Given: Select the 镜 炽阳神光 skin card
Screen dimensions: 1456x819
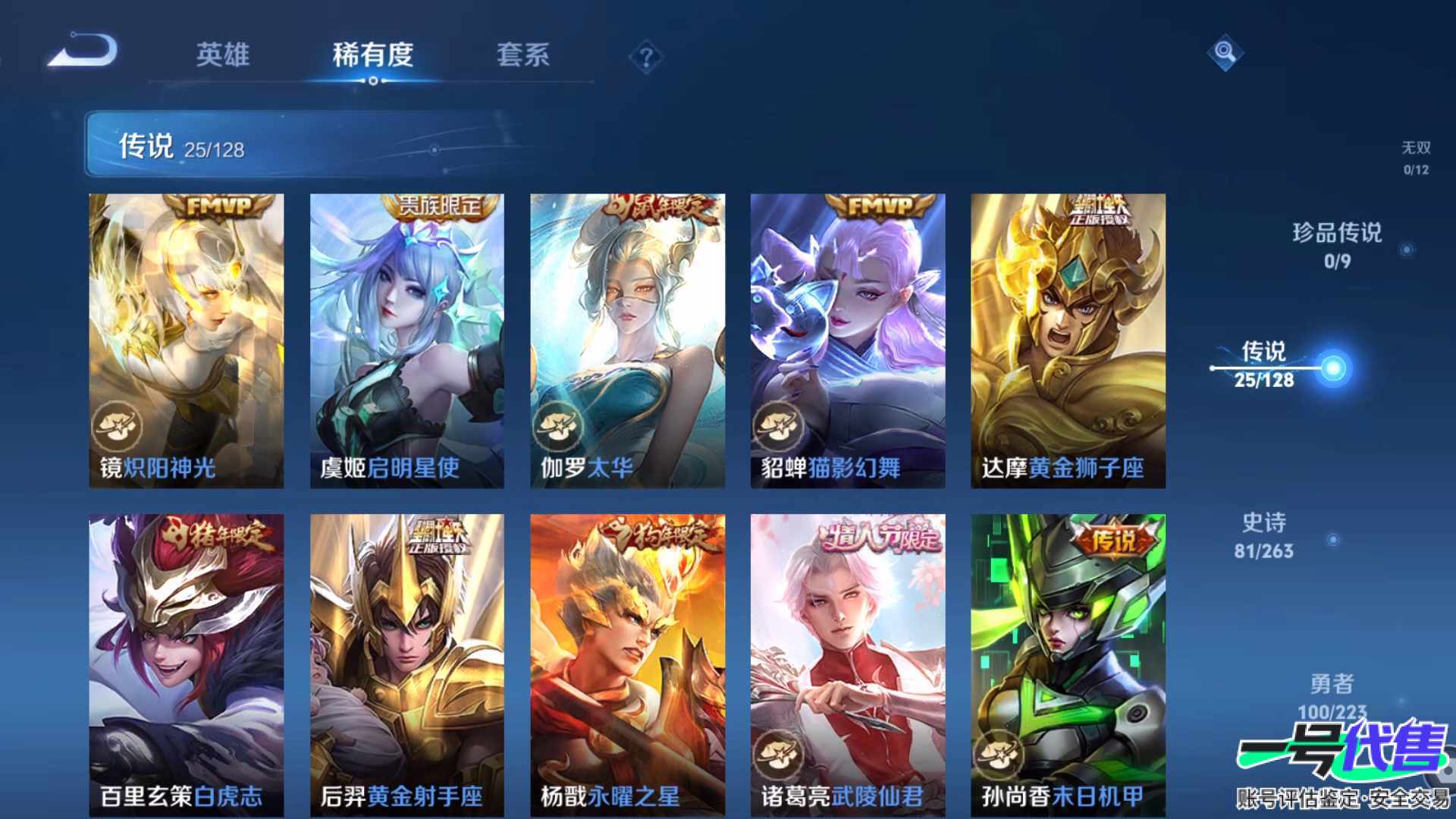Looking at the screenshot, I should pos(187,340).
